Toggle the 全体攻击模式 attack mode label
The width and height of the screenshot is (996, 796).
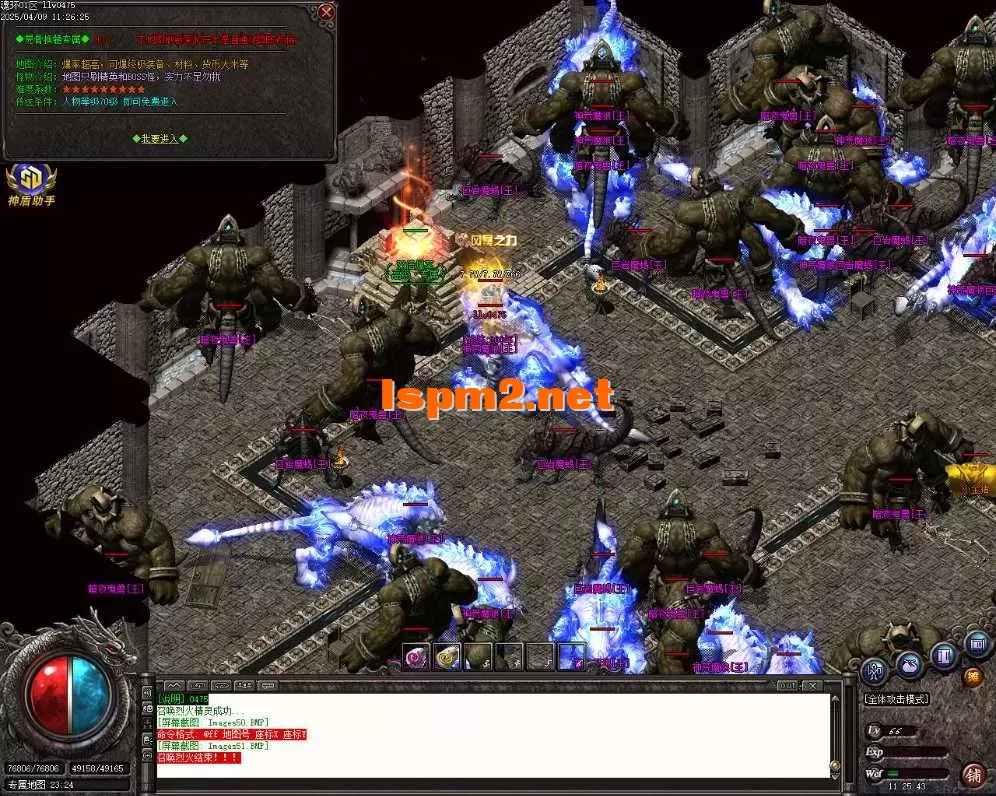pyautogui.click(x=896, y=699)
